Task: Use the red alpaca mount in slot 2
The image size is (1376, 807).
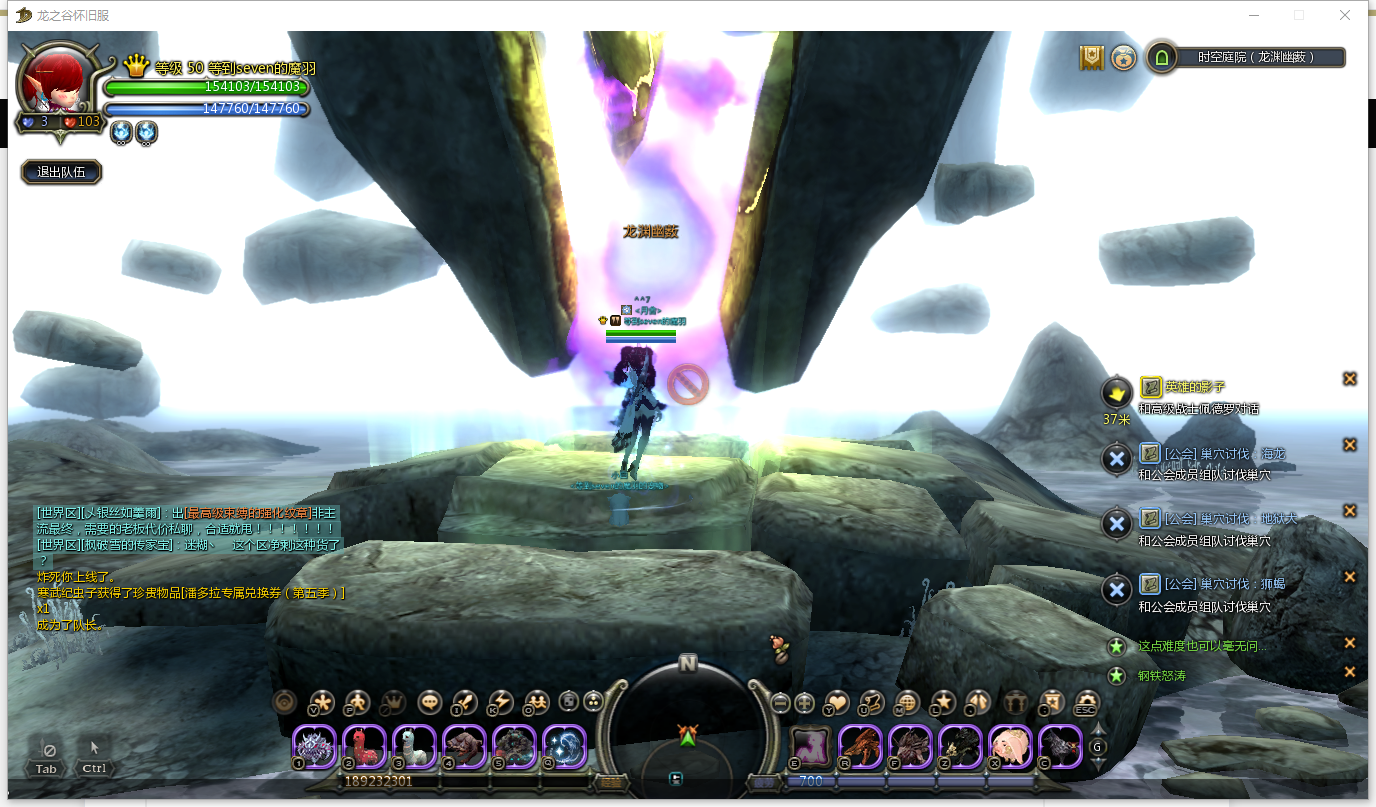Action: click(x=365, y=746)
